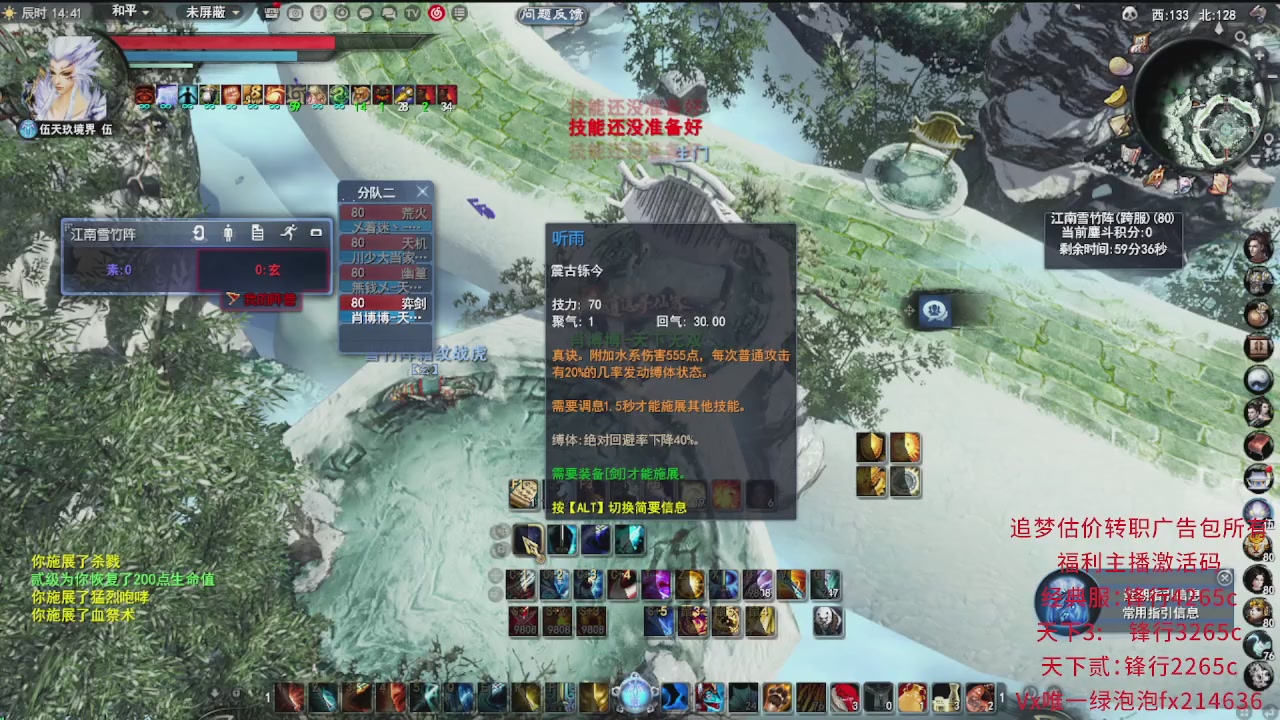Viewport: 1280px width, 720px height.
Task: Toggle the person icon on the 江南雪竹阵 panel
Action: (x=228, y=233)
